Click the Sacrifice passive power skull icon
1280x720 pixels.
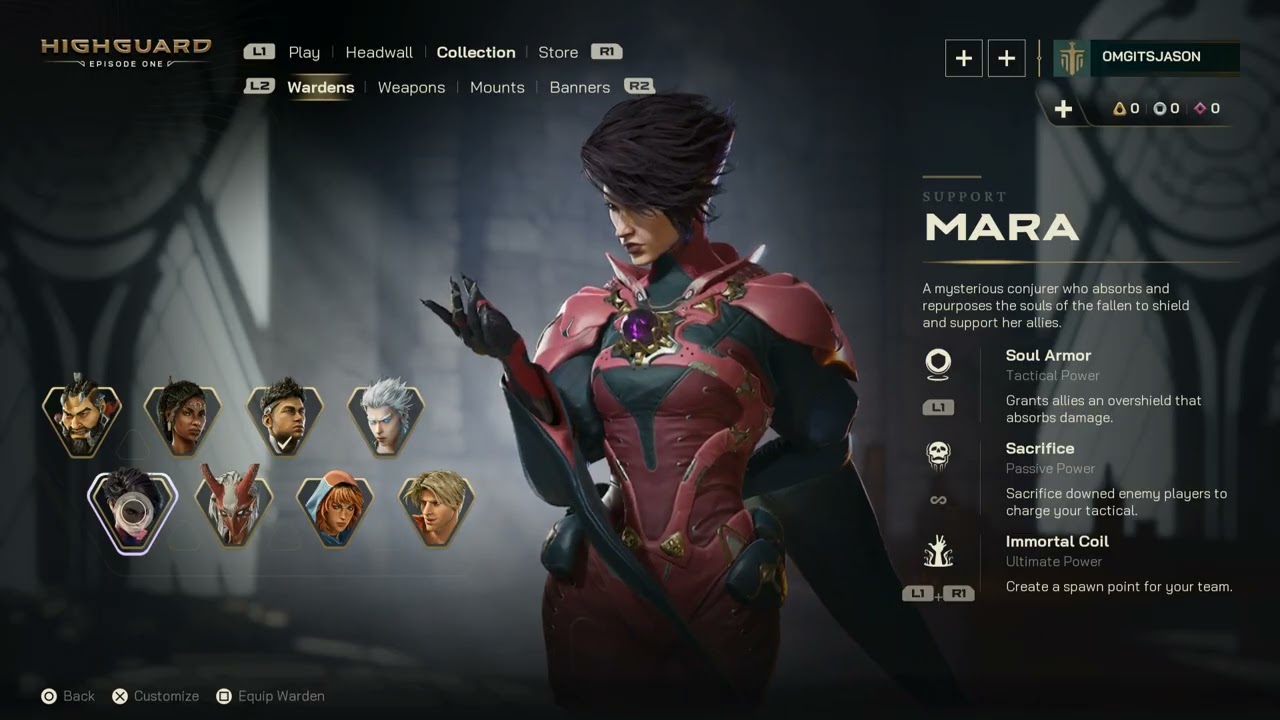tap(938, 454)
